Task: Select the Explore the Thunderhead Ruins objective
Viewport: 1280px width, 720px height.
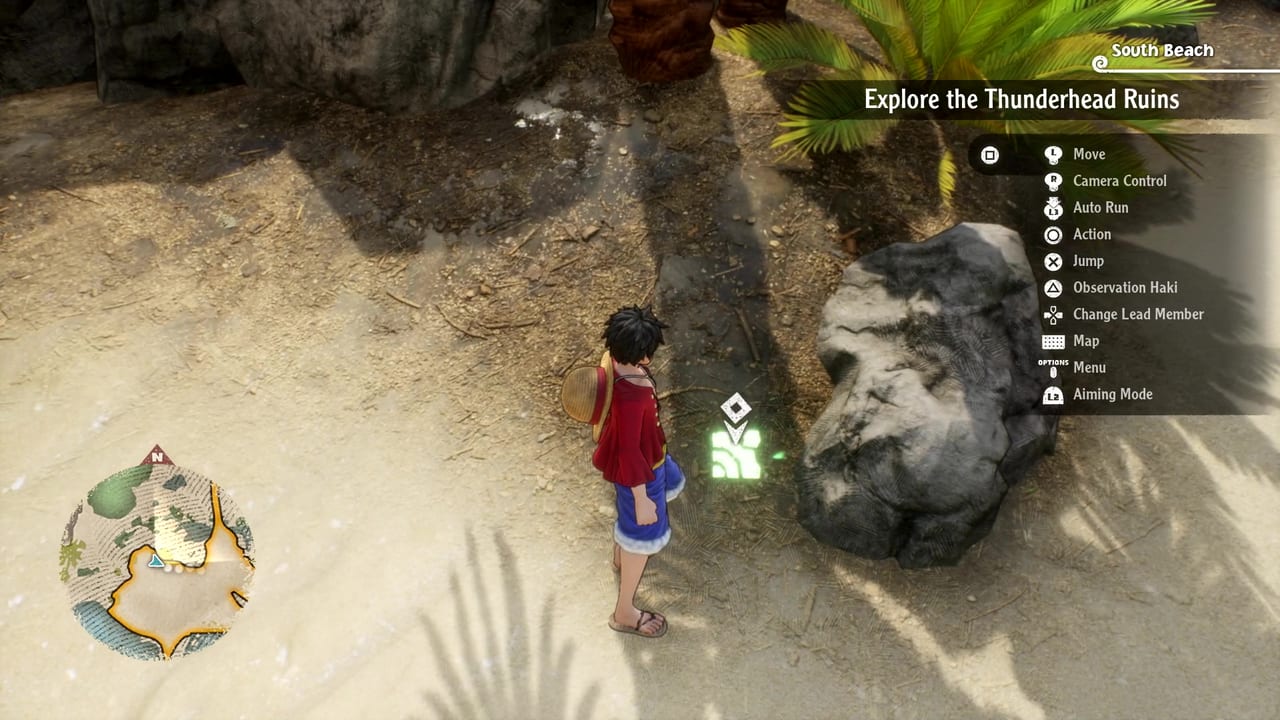Action: 1021,100
